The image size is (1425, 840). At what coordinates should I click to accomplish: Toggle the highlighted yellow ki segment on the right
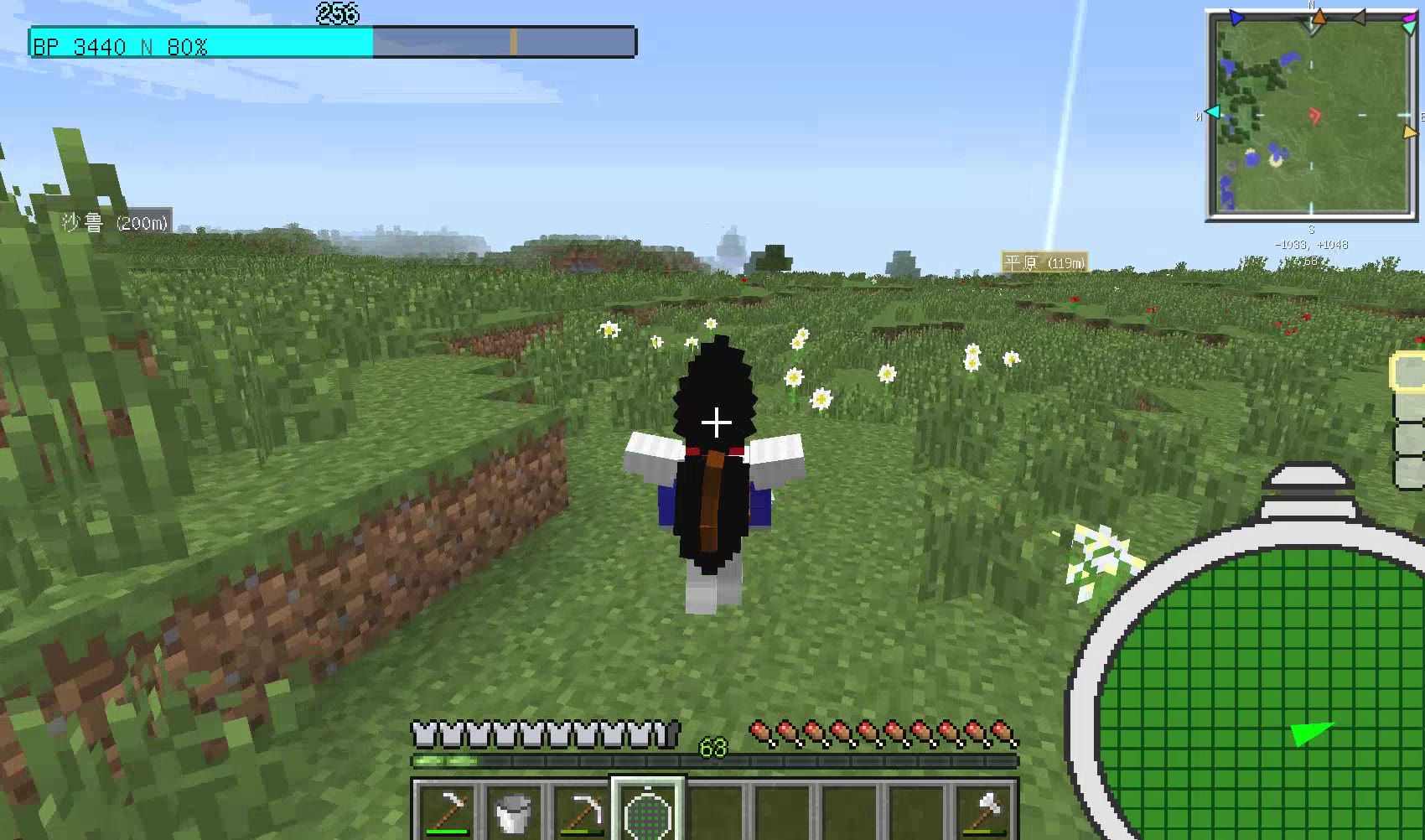click(x=1407, y=371)
